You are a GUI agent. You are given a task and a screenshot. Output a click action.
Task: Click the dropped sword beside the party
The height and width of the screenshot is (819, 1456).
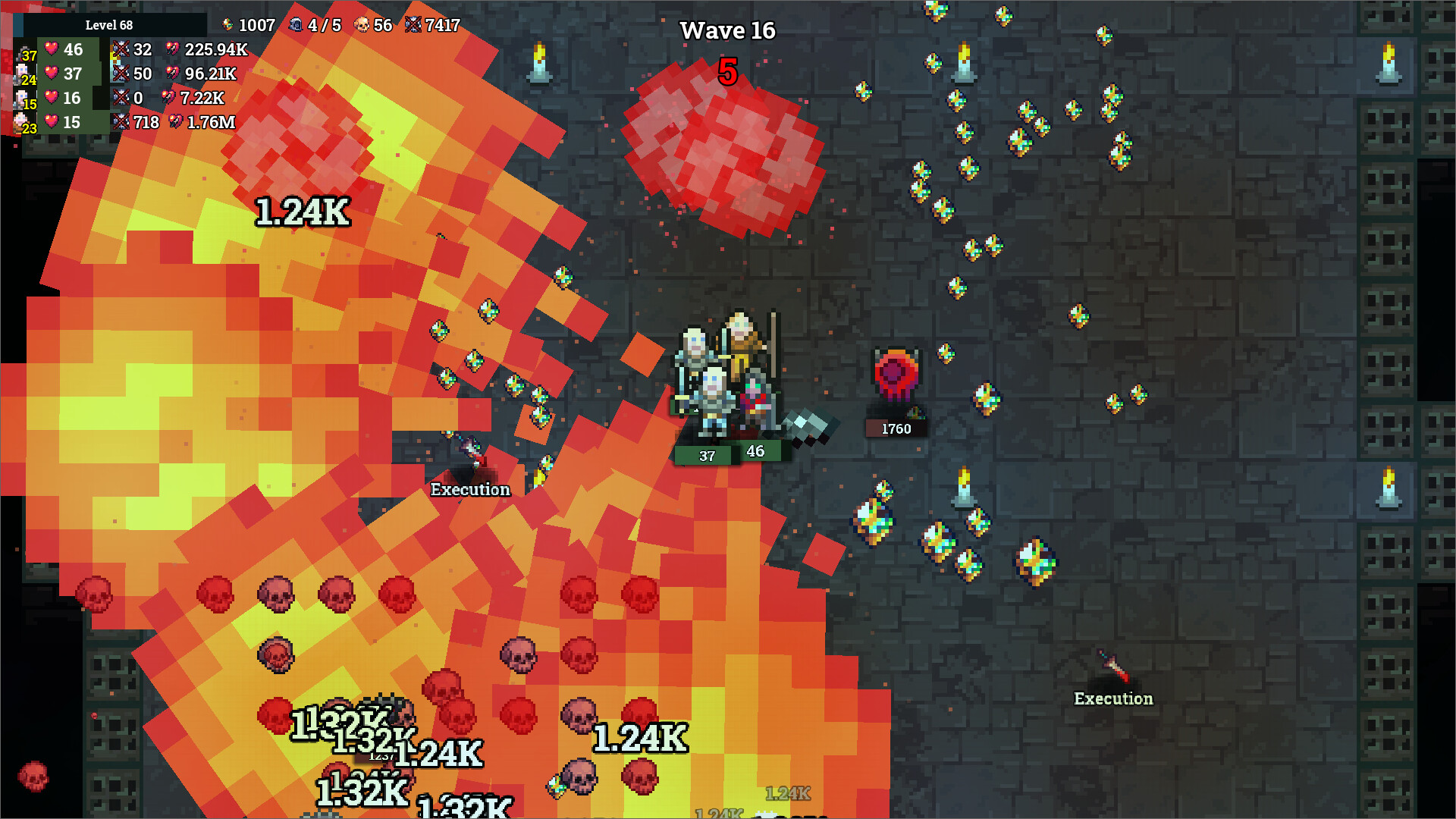pos(806,426)
